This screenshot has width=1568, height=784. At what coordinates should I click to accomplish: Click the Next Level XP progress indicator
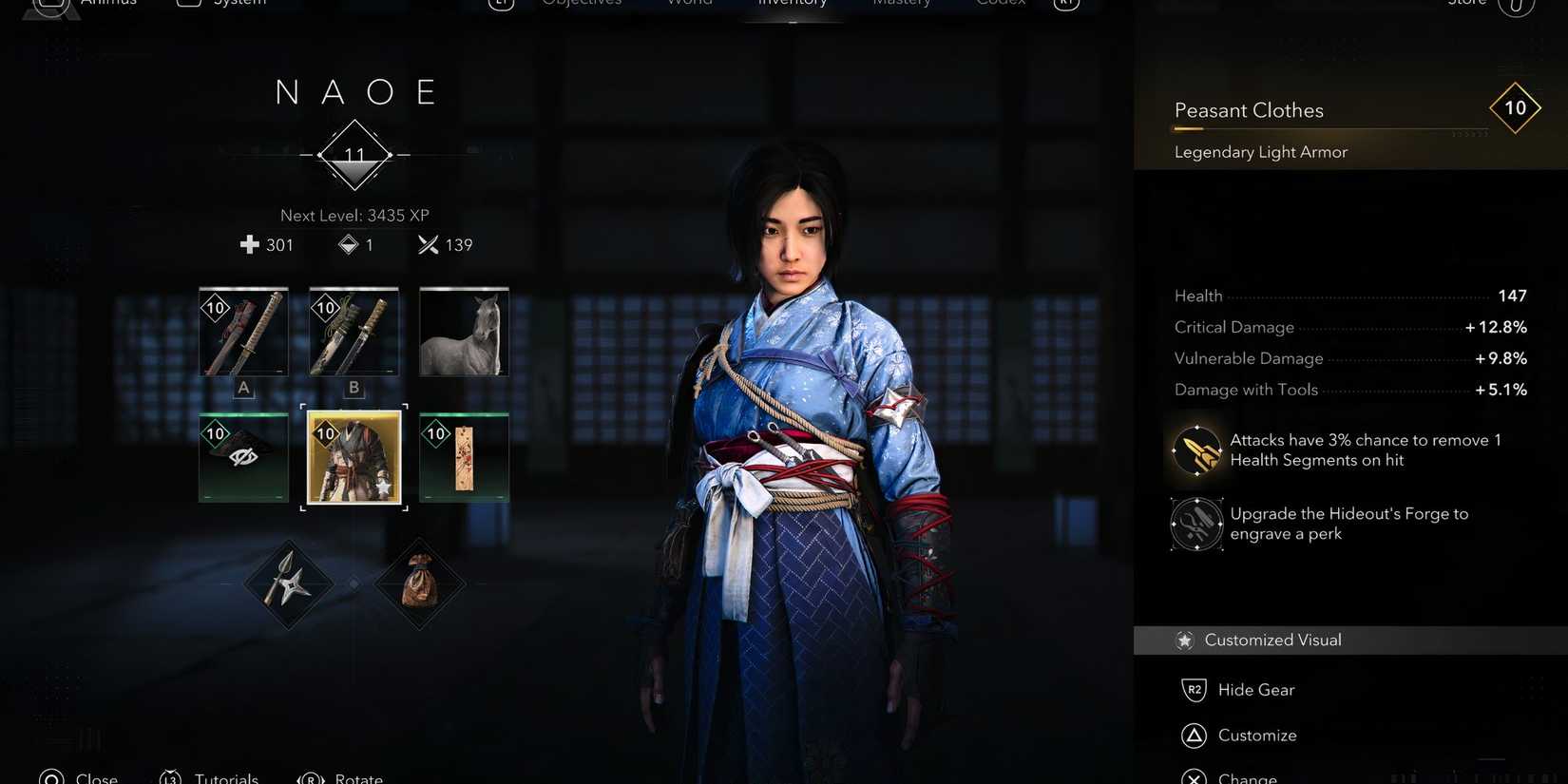354,215
